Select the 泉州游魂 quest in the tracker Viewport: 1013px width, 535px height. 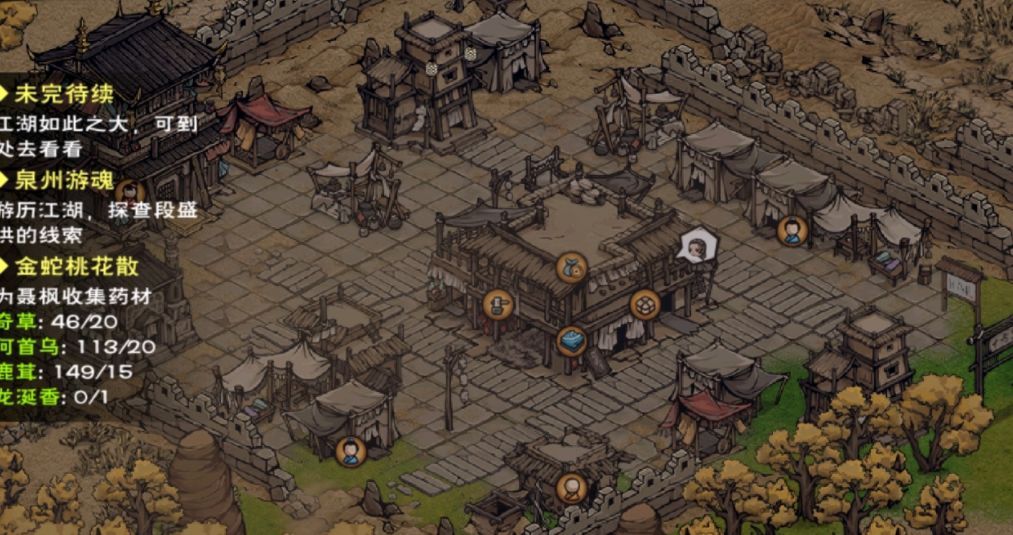[x=63, y=181]
